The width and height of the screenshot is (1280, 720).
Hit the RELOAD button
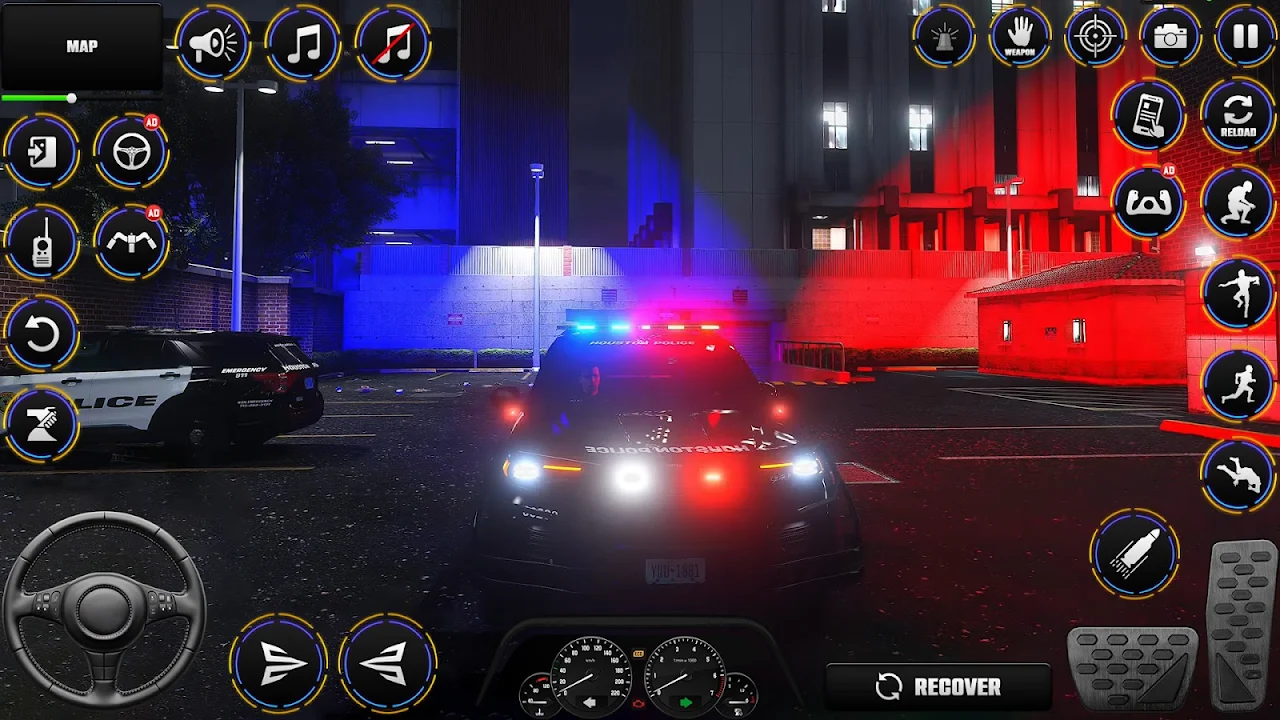(x=1238, y=115)
